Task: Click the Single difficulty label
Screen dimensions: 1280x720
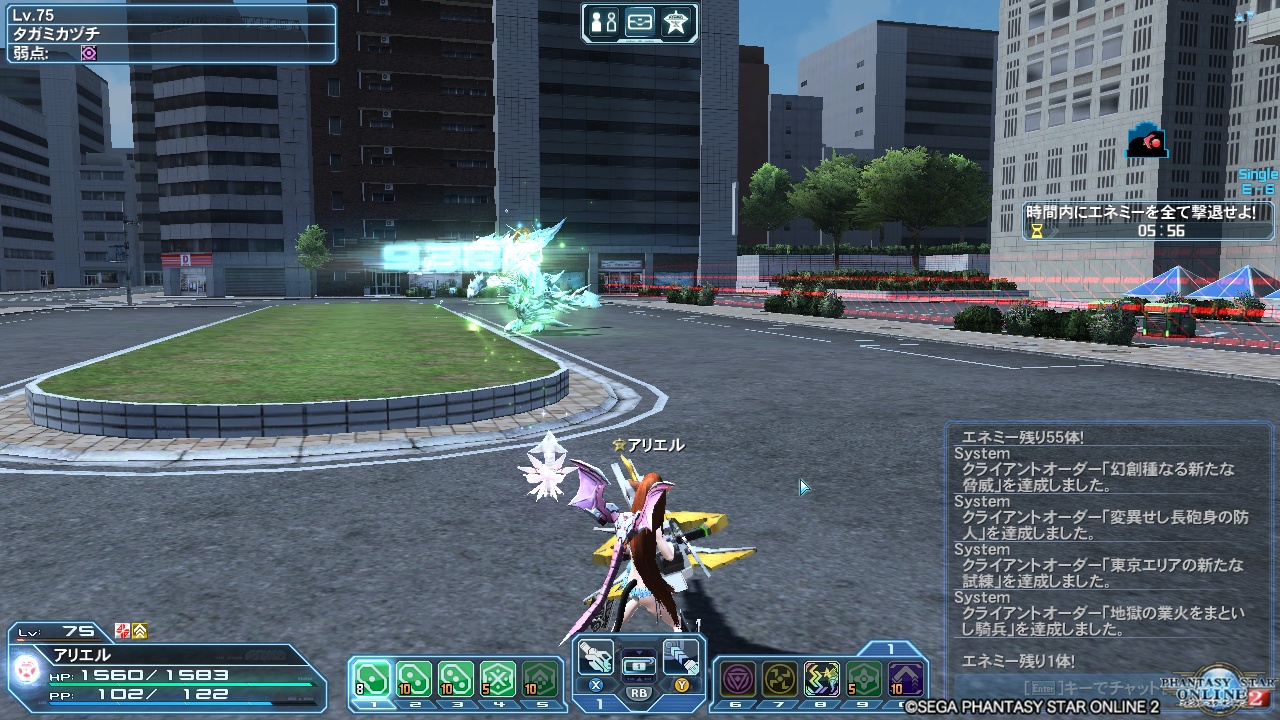Action: [1258, 173]
